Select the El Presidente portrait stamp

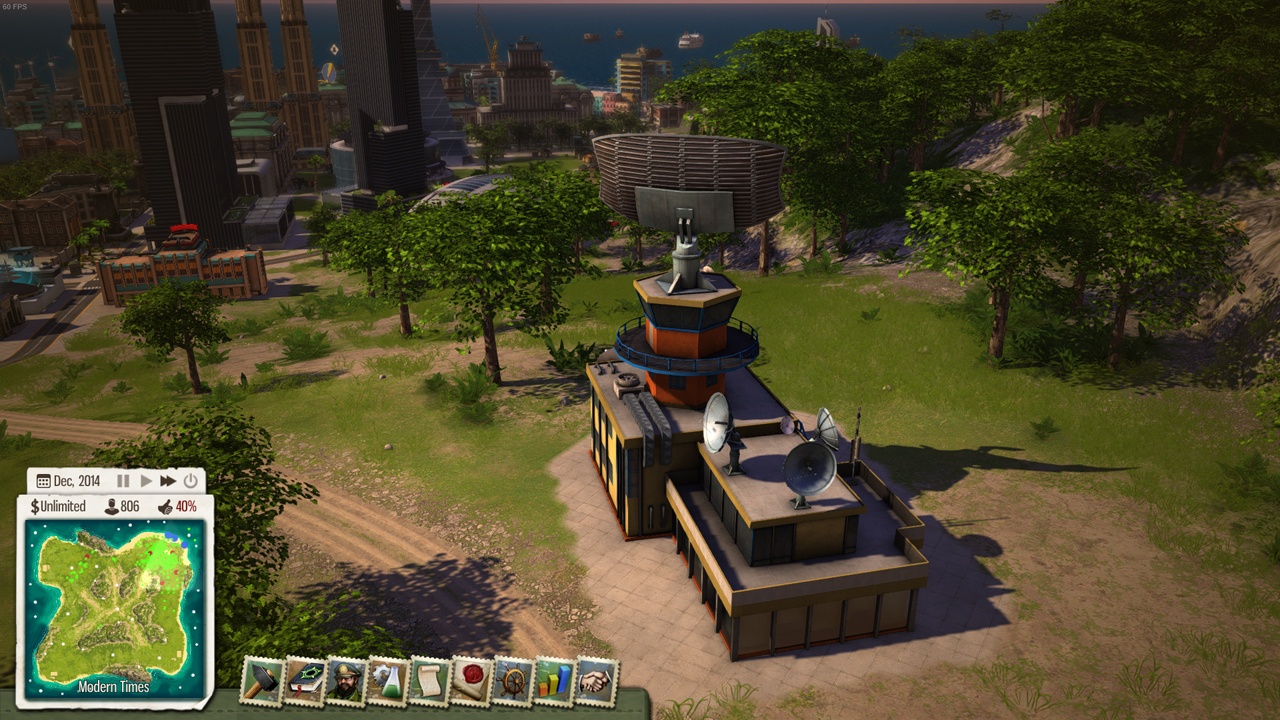click(x=346, y=682)
